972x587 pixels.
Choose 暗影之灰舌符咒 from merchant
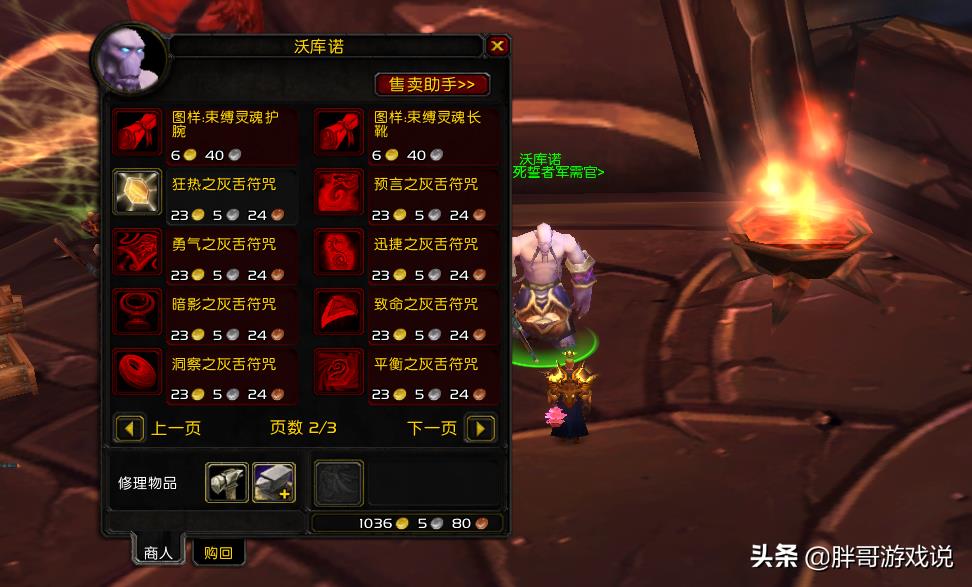(138, 311)
